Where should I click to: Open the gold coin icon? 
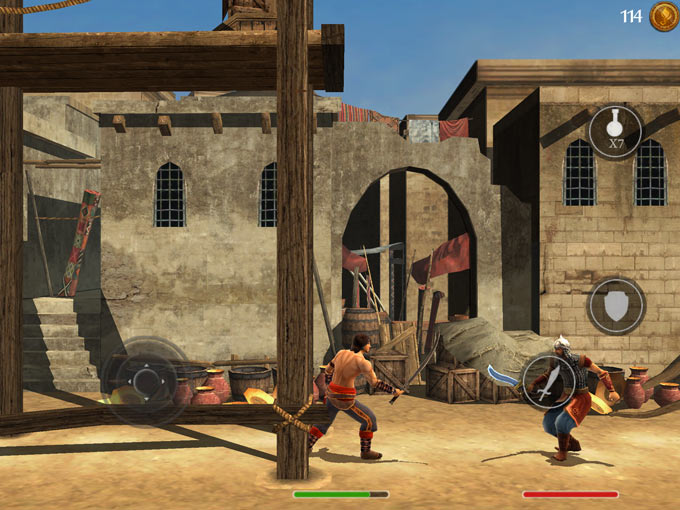[664, 16]
